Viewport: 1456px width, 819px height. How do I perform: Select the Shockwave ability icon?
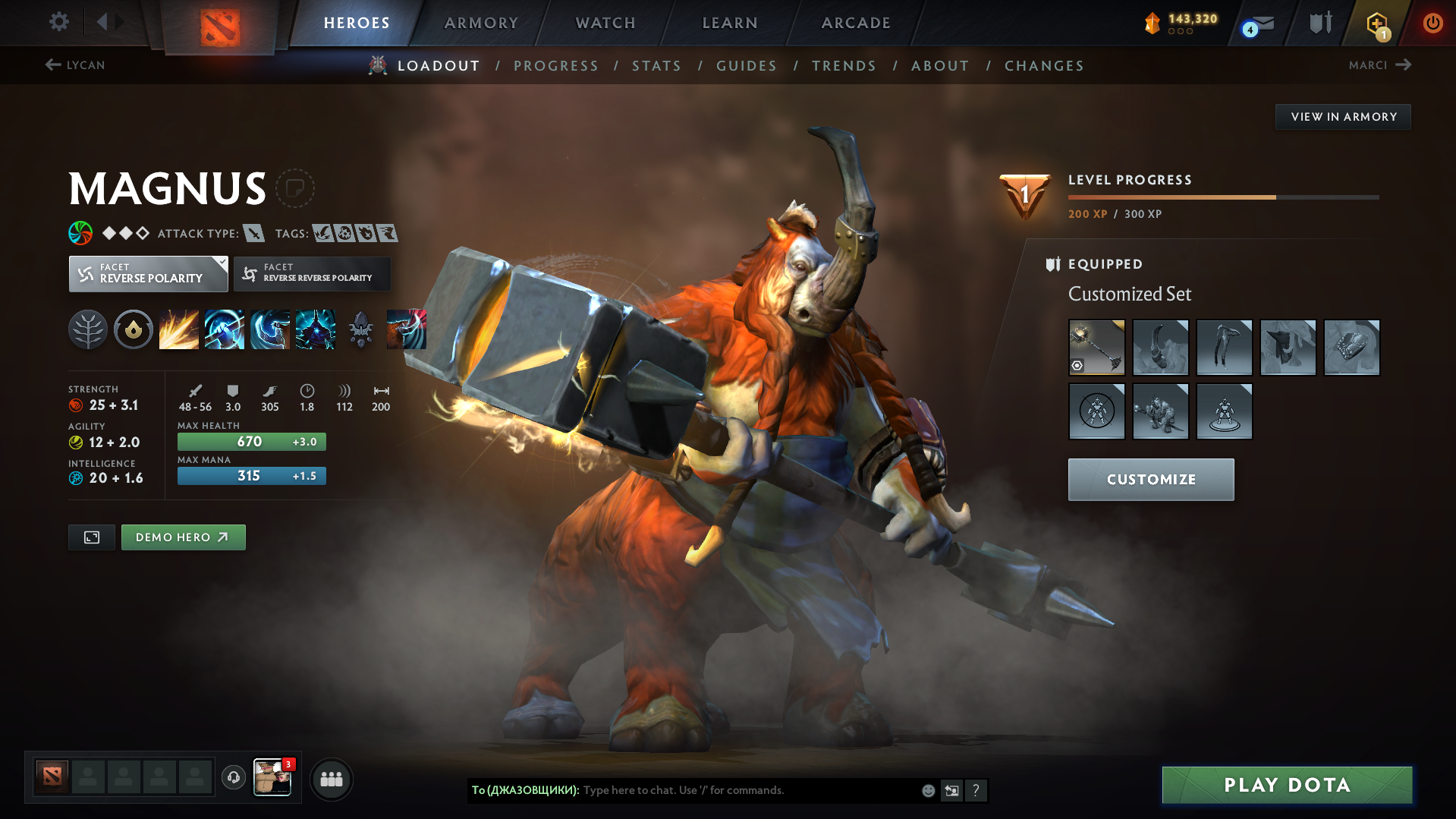(x=179, y=329)
